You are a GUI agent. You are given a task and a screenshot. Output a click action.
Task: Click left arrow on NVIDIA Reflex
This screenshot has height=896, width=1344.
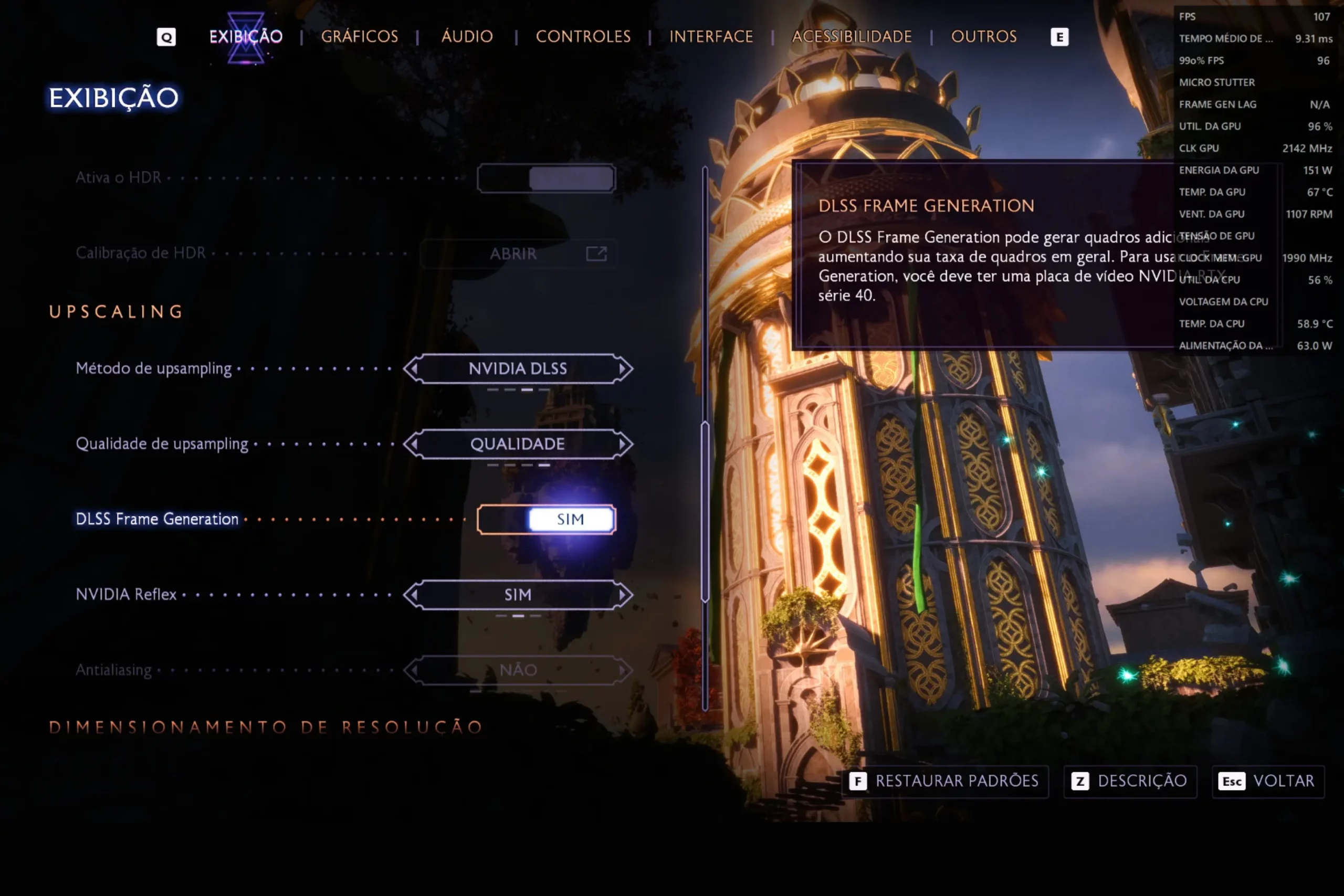point(413,595)
